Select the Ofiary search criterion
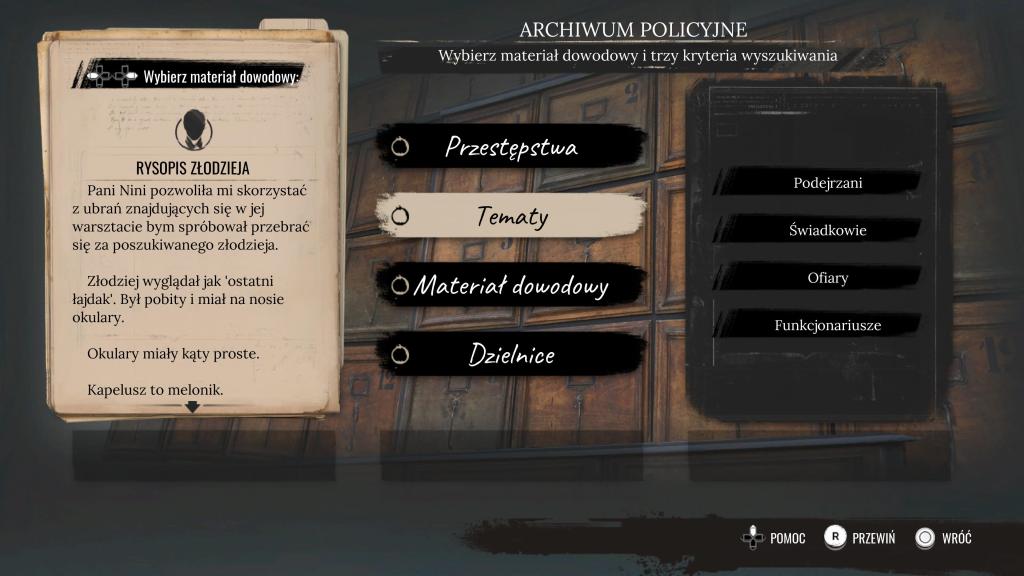Viewport: 1024px width, 576px height. 827,278
